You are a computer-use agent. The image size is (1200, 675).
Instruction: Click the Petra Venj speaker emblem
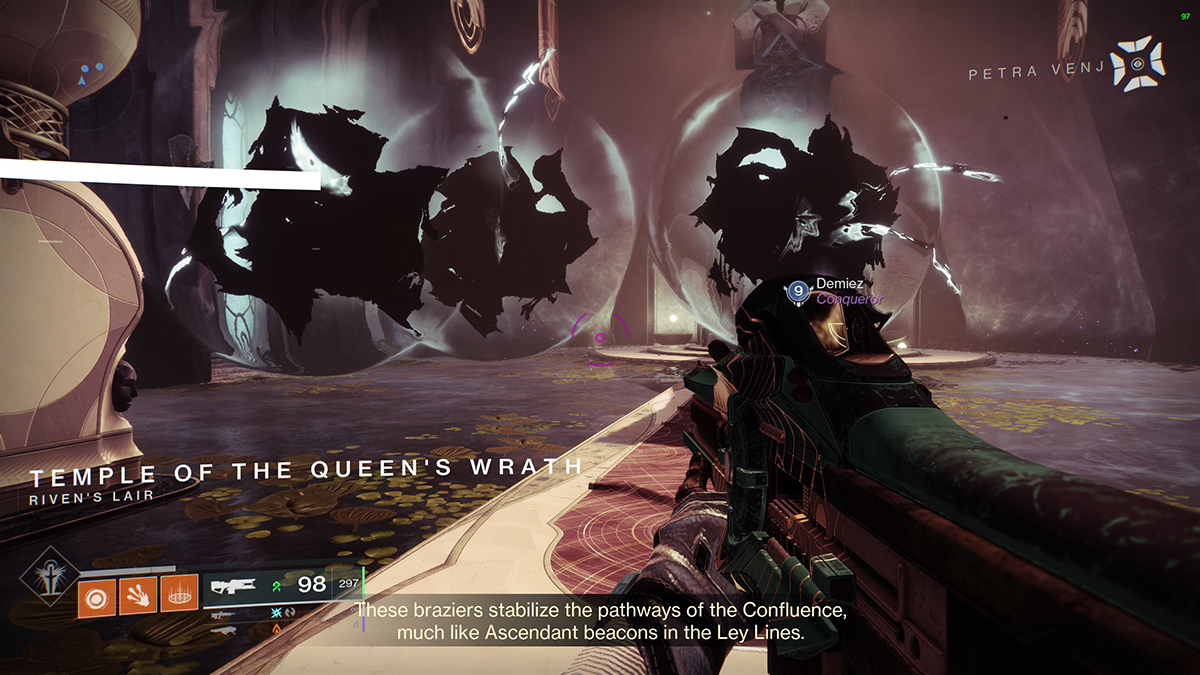click(x=1139, y=64)
